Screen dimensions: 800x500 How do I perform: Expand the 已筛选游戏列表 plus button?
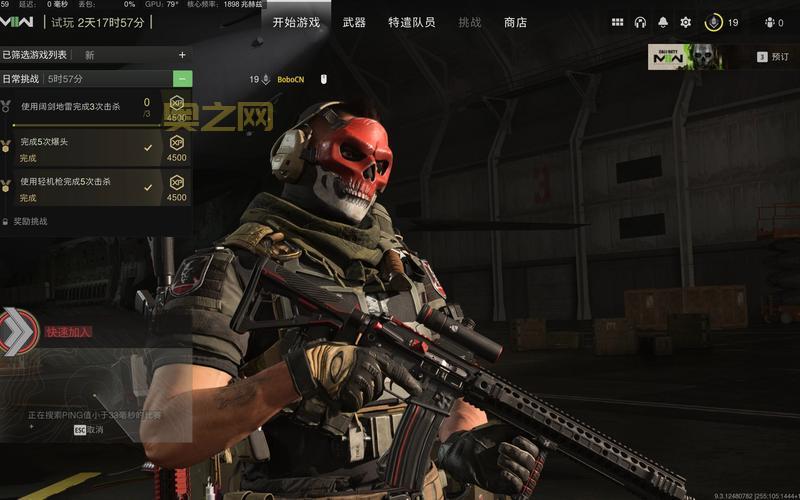coord(182,55)
